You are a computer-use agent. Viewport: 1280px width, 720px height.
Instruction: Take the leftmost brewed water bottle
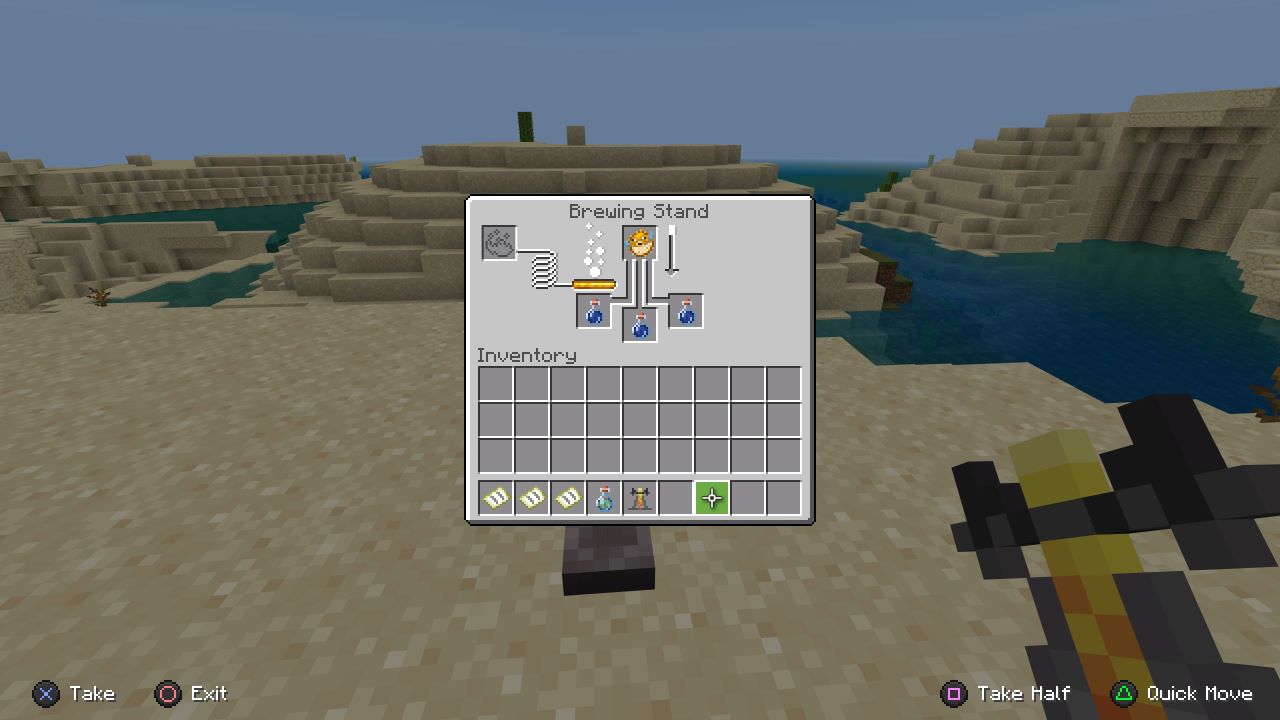(x=593, y=311)
